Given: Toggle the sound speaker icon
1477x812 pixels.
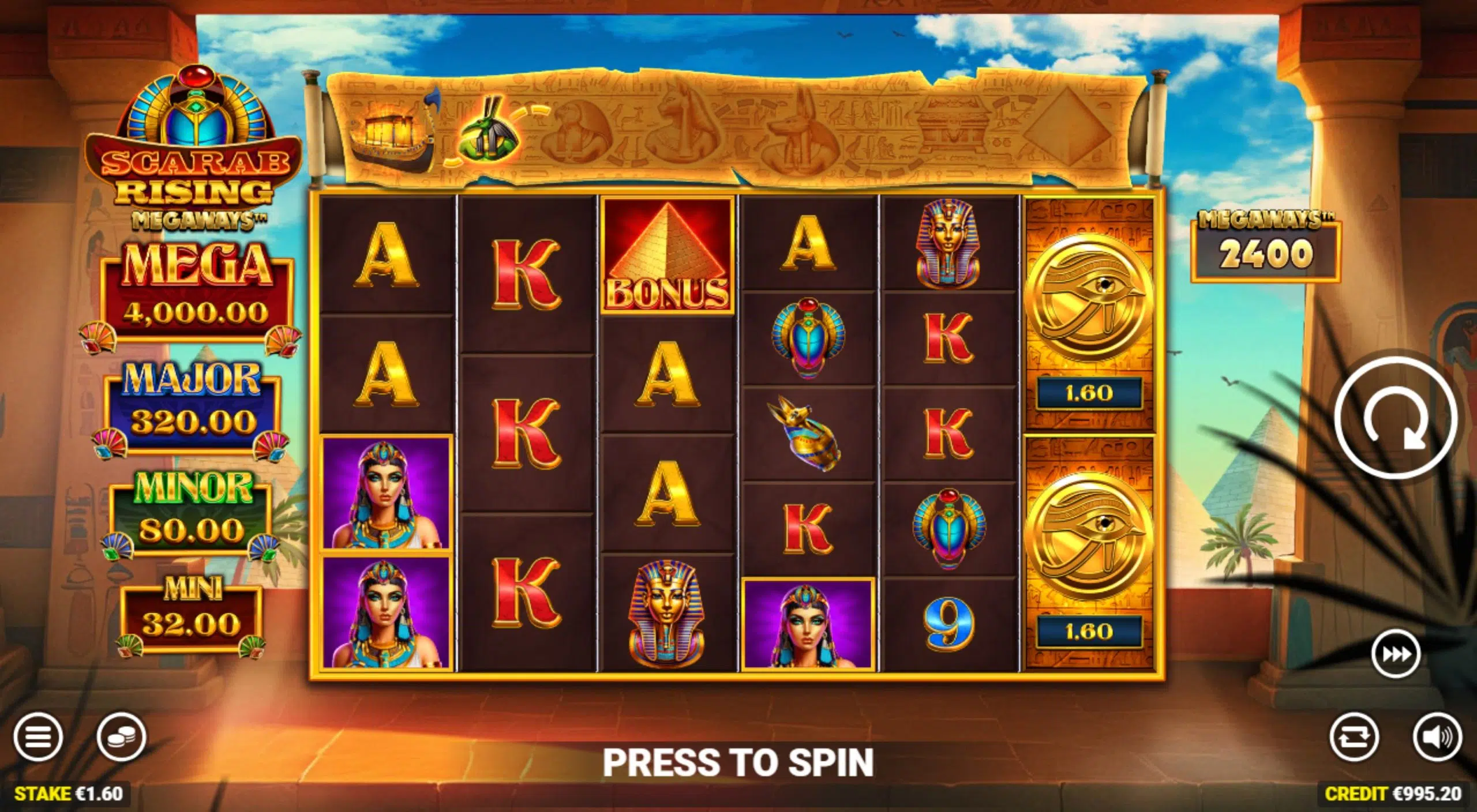Looking at the screenshot, I should pos(1437,736).
